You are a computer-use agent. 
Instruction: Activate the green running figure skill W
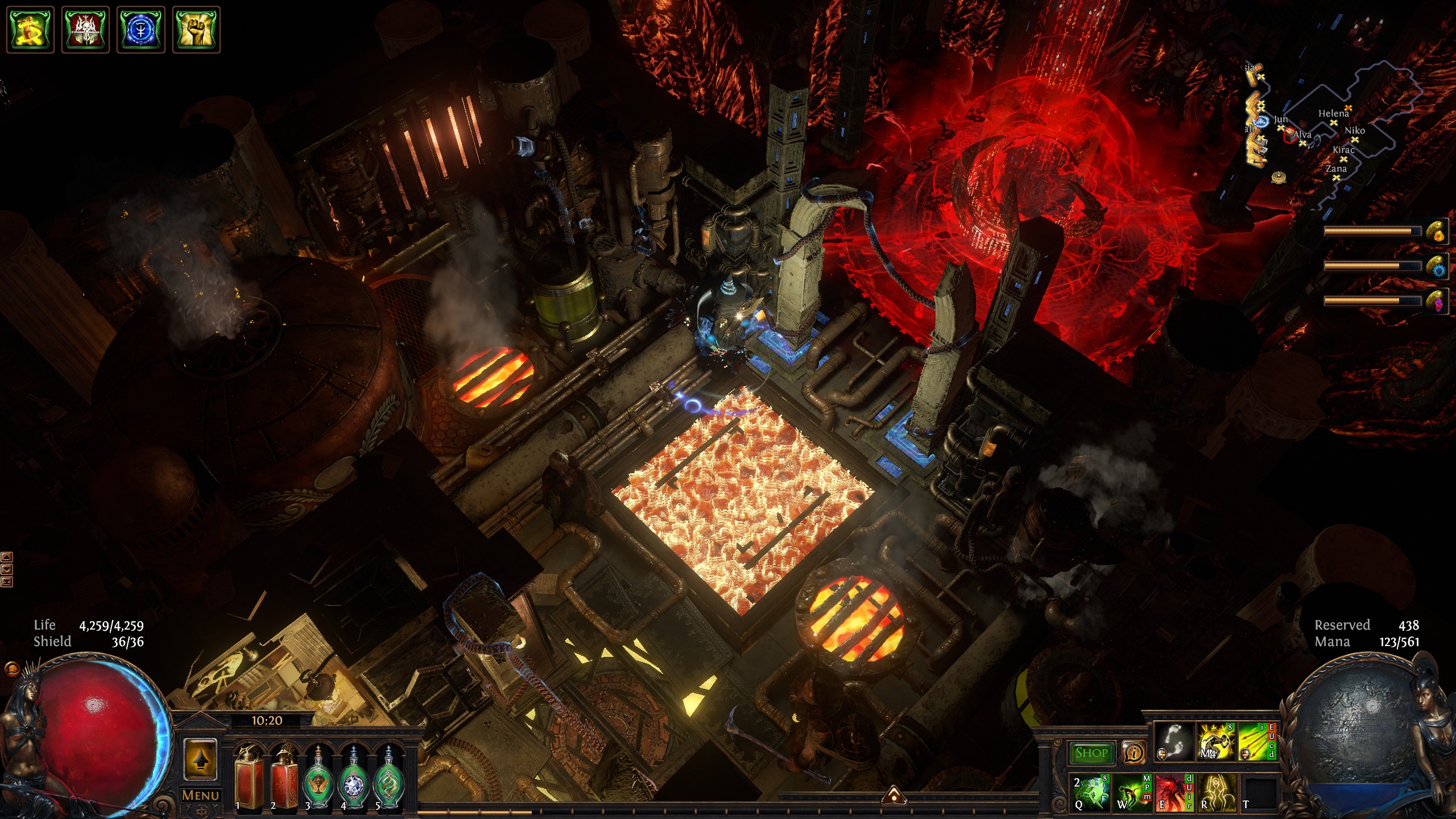(1132, 792)
